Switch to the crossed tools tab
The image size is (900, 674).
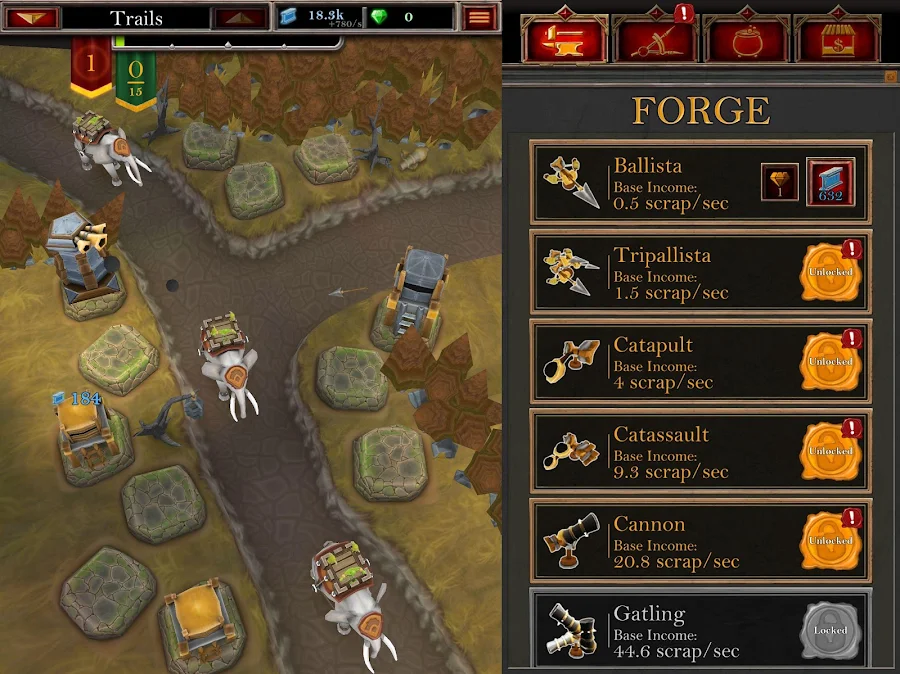(656, 40)
